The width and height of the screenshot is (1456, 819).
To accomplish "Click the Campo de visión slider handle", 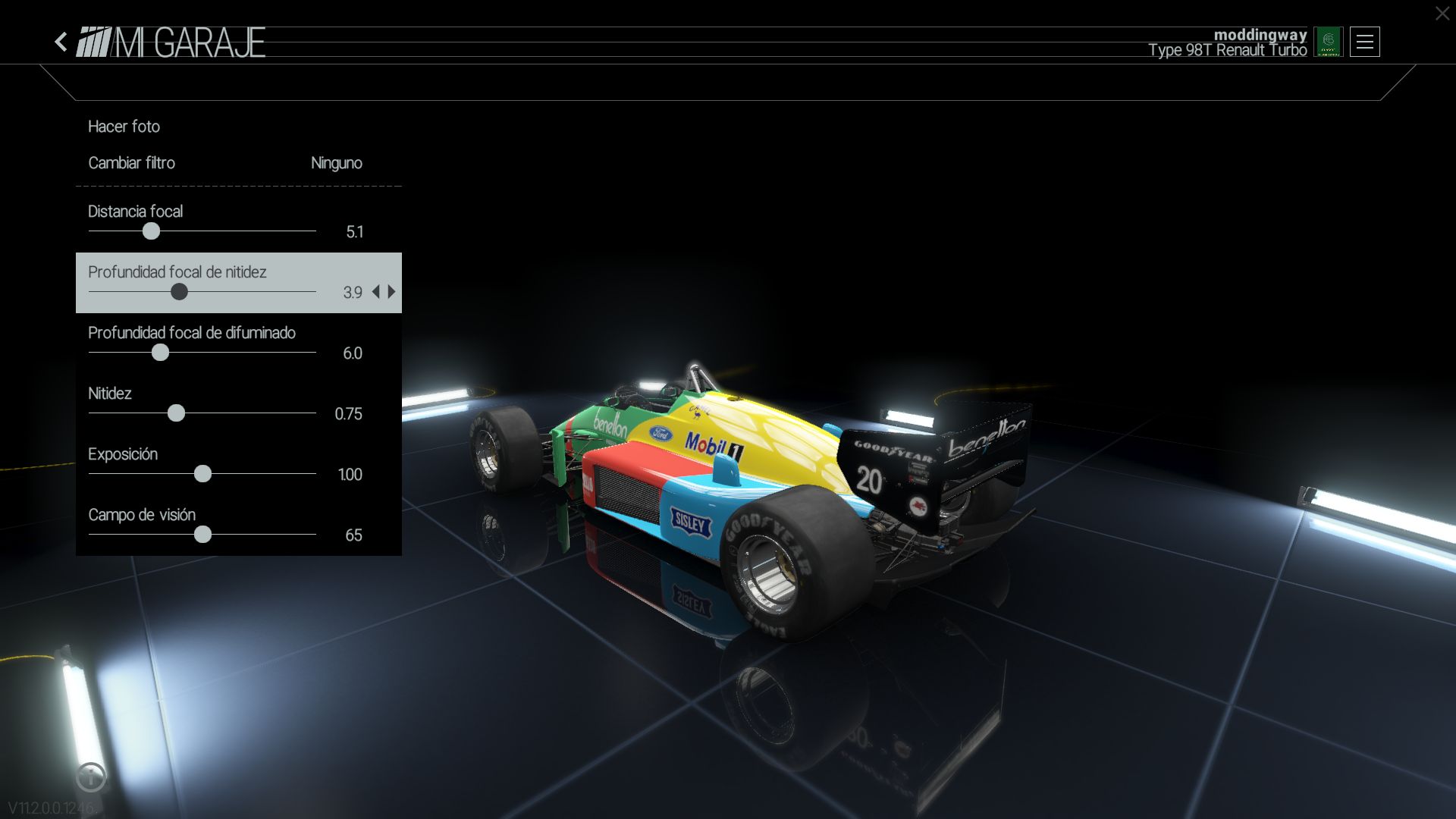I will click(x=202, y=535).
